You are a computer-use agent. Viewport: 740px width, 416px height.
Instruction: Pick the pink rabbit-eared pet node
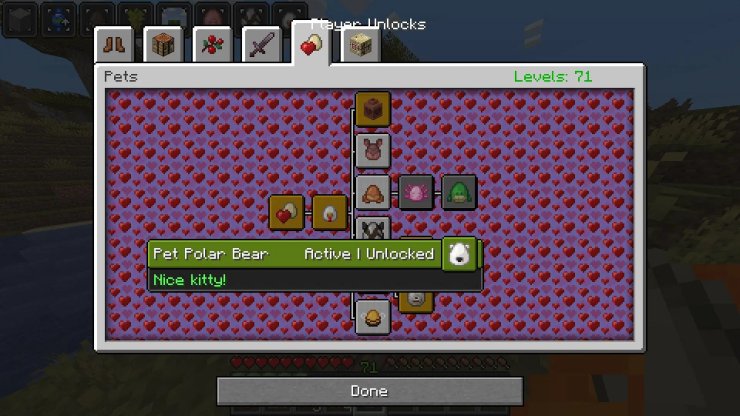(373, 150)
